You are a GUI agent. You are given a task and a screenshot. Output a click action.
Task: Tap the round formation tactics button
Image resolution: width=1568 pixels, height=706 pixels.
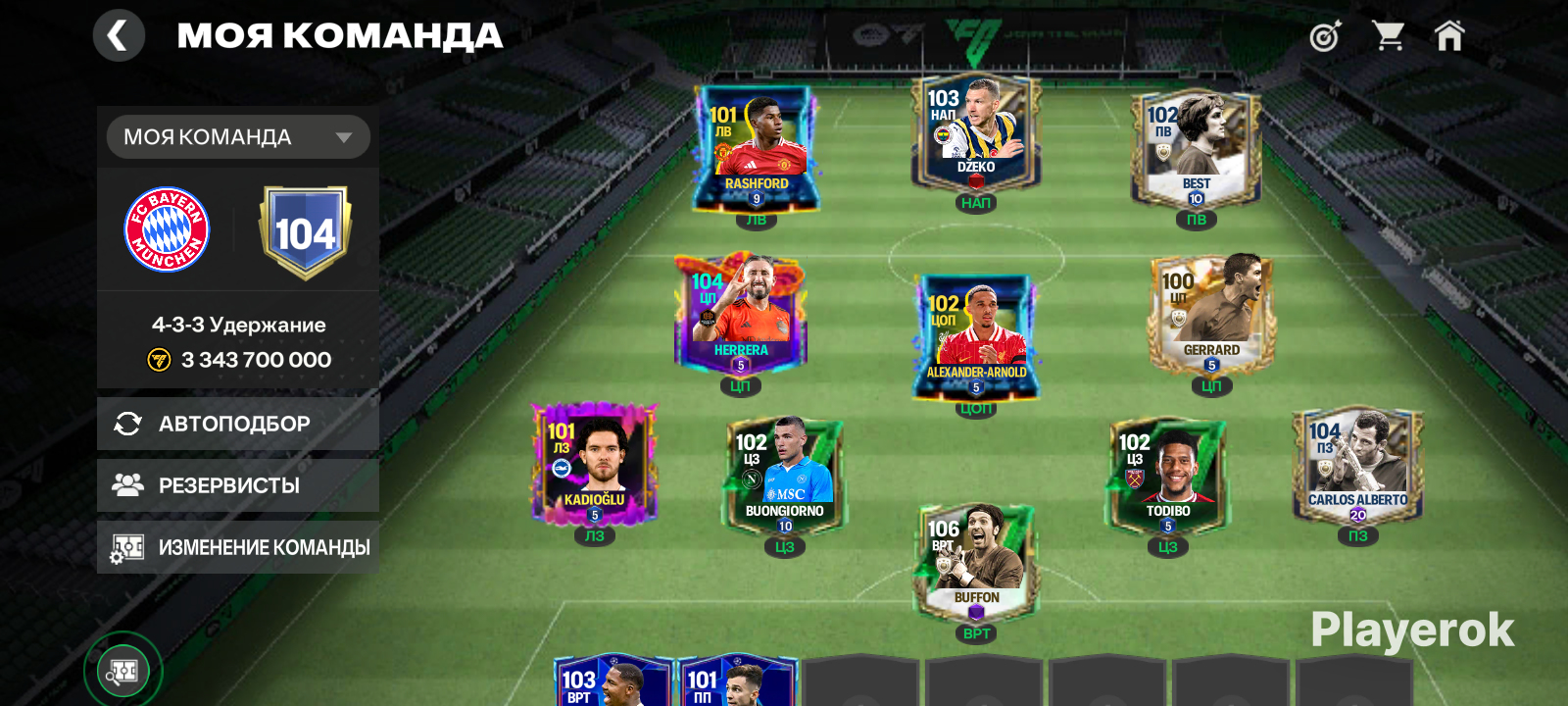tap(122, 672)
